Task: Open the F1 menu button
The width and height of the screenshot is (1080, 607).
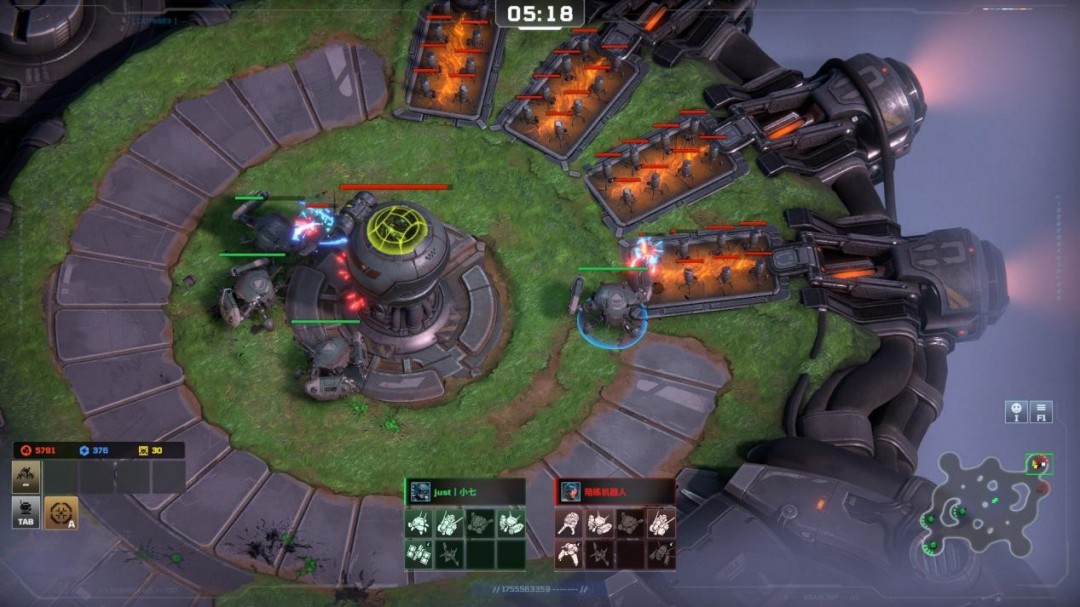Action: (1042, 411)
